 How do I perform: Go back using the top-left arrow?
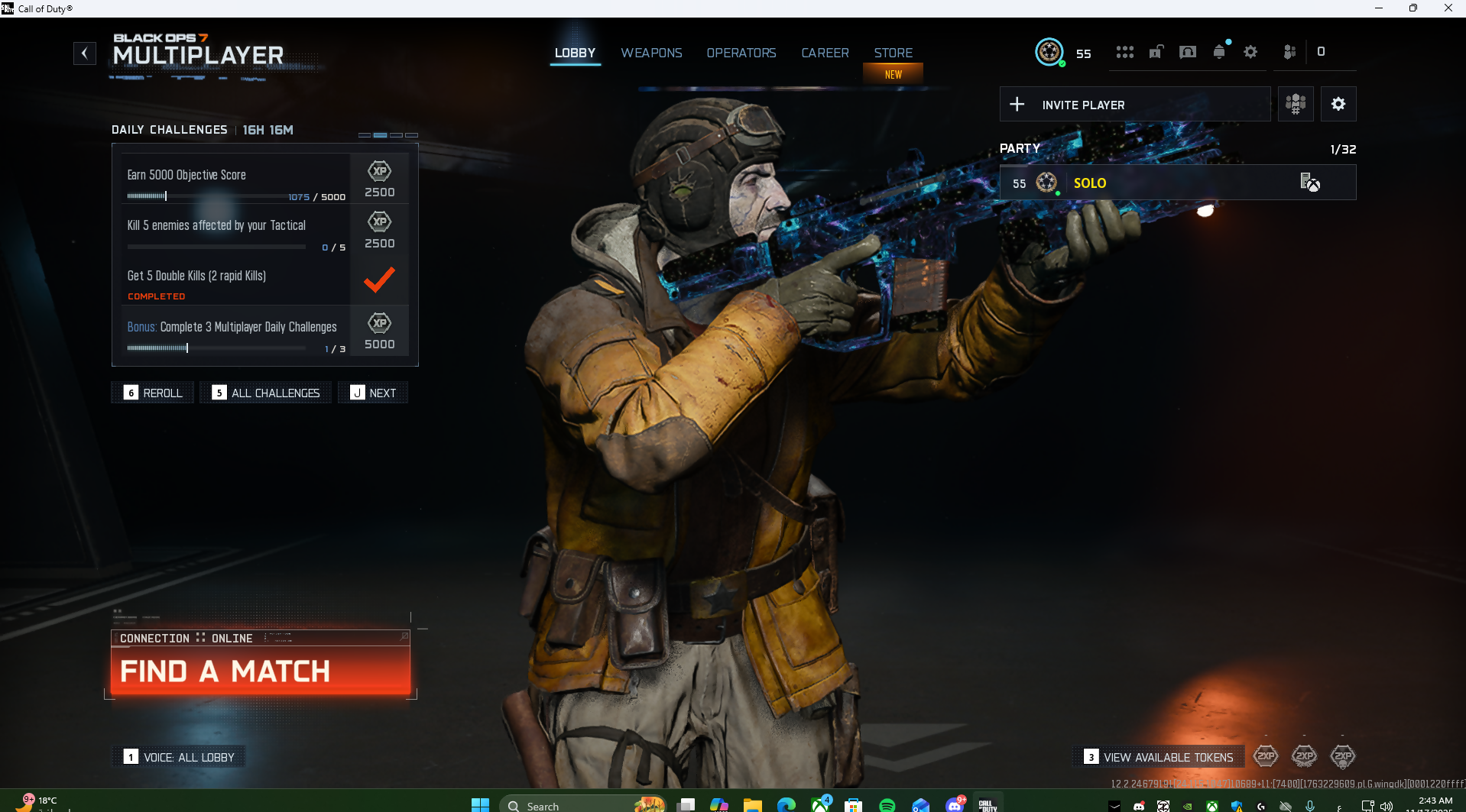point(84,53)
